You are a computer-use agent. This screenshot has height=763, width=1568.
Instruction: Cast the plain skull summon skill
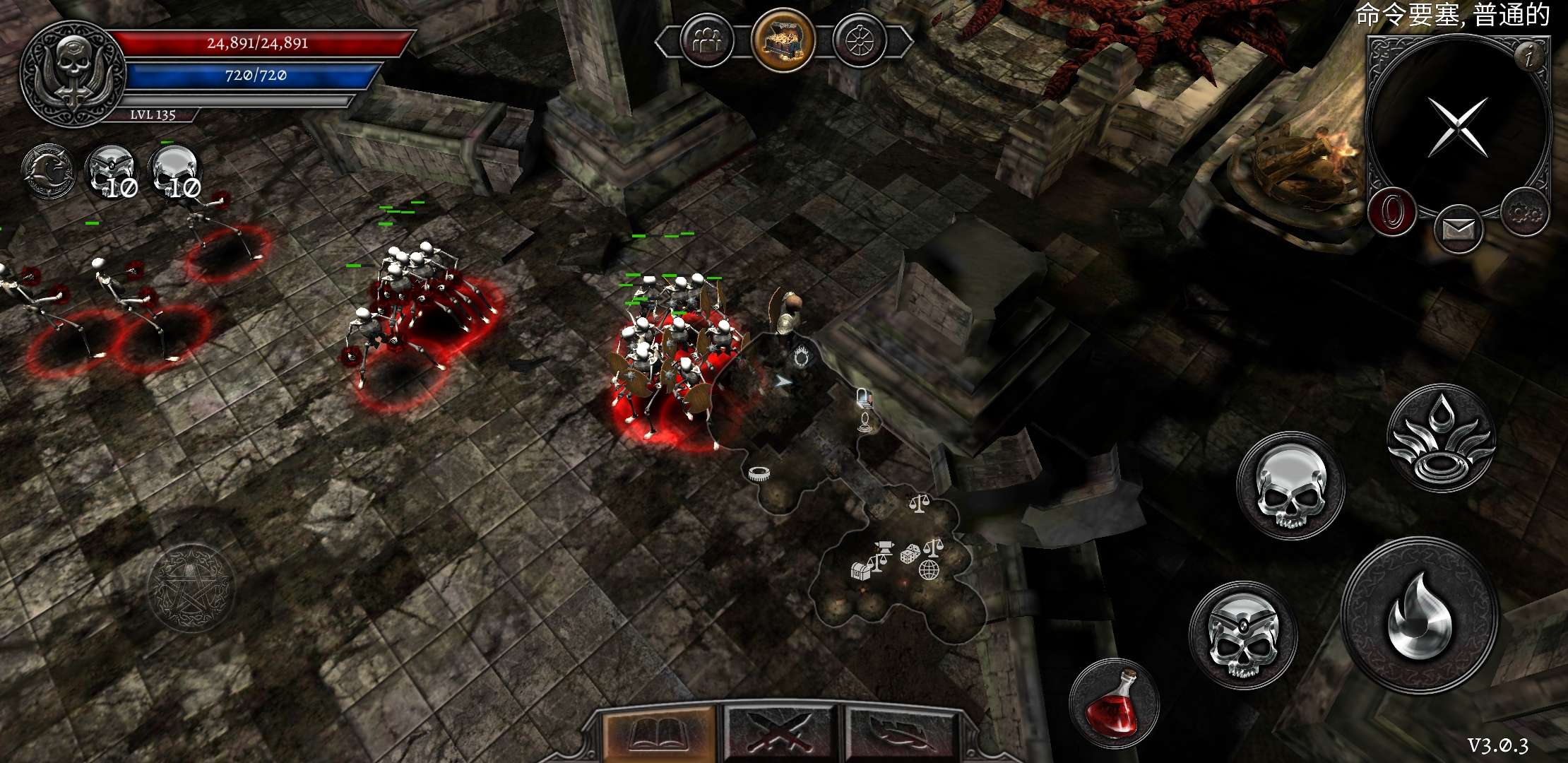pos(1290,487)
